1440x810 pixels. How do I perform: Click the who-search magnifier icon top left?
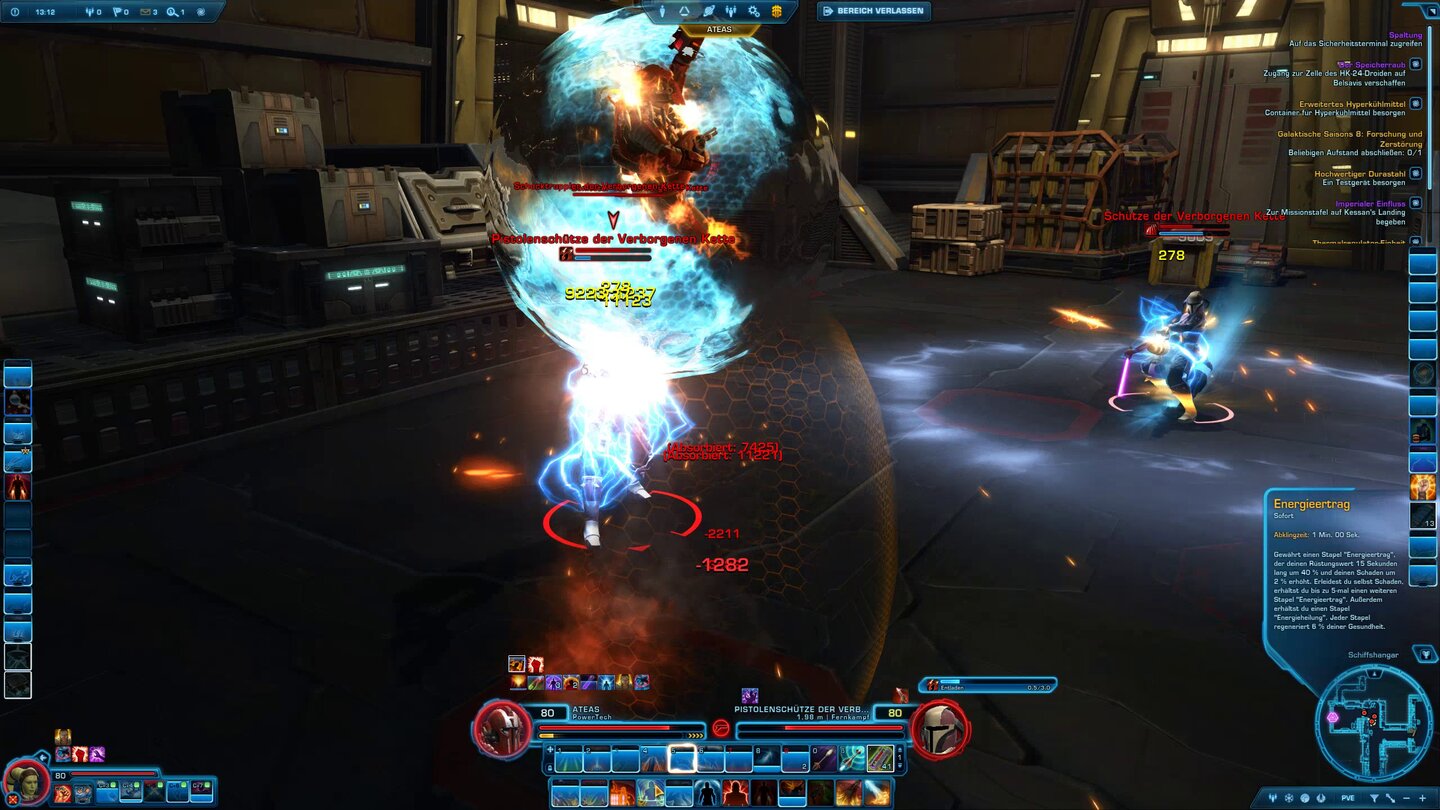pos(173,13)
